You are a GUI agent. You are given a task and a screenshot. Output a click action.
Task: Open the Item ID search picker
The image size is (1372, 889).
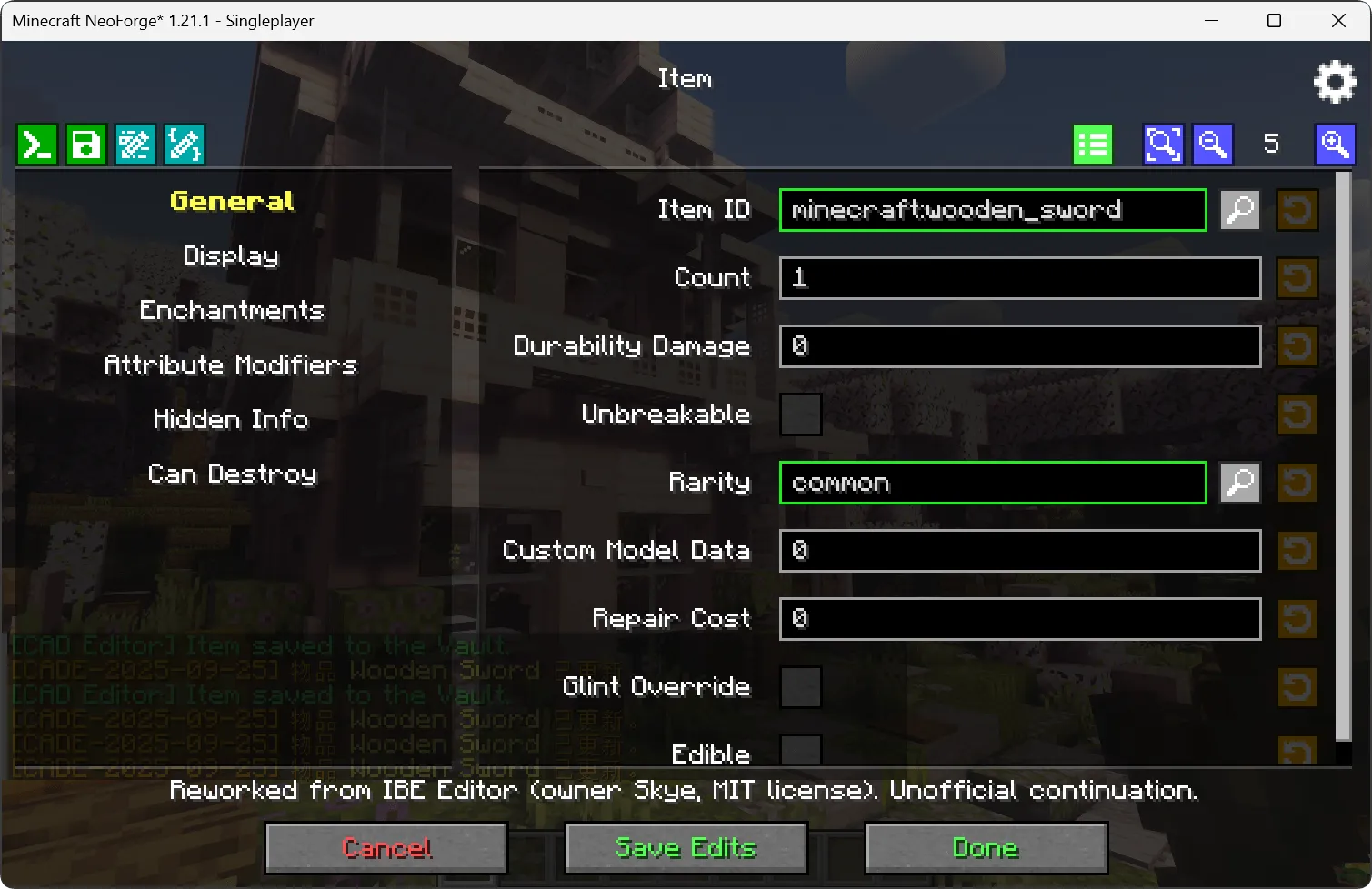tap(1239, 210)
